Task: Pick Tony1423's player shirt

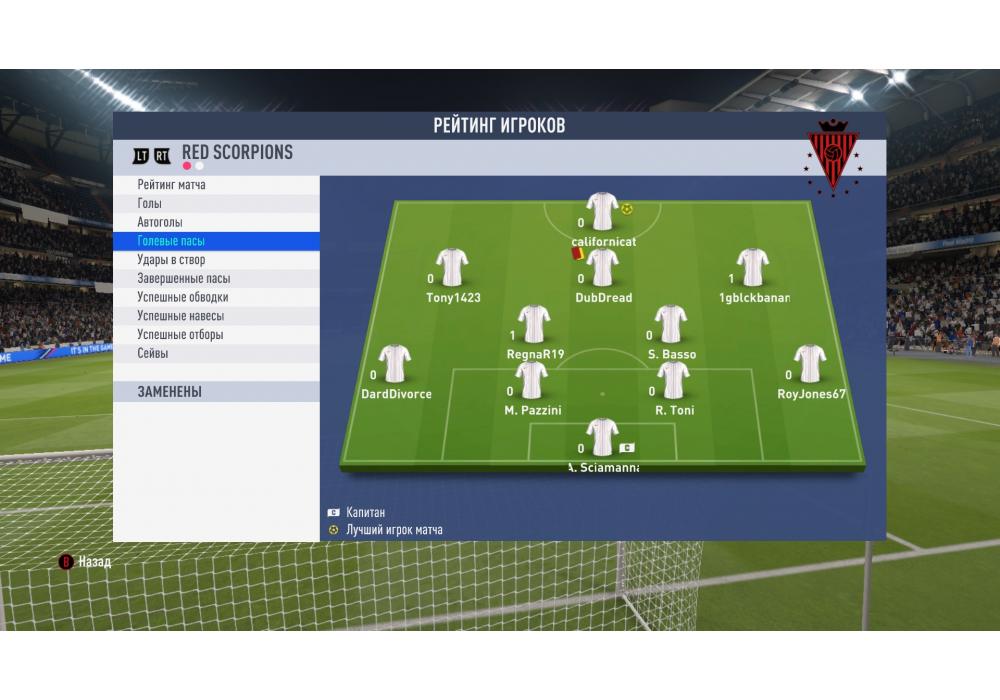Action: 453,268
